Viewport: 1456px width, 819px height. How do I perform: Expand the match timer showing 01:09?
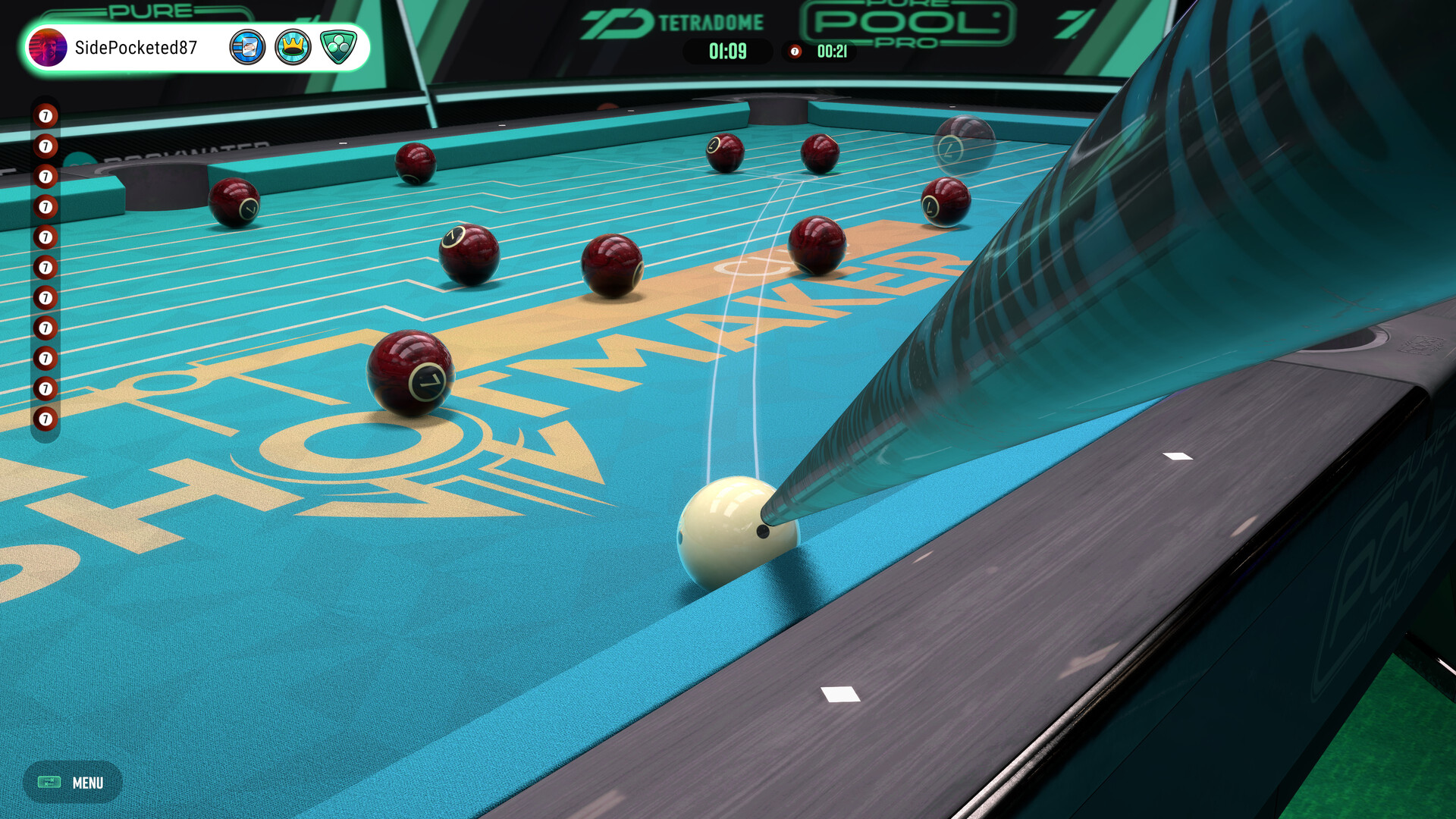[x=726, y=52]
